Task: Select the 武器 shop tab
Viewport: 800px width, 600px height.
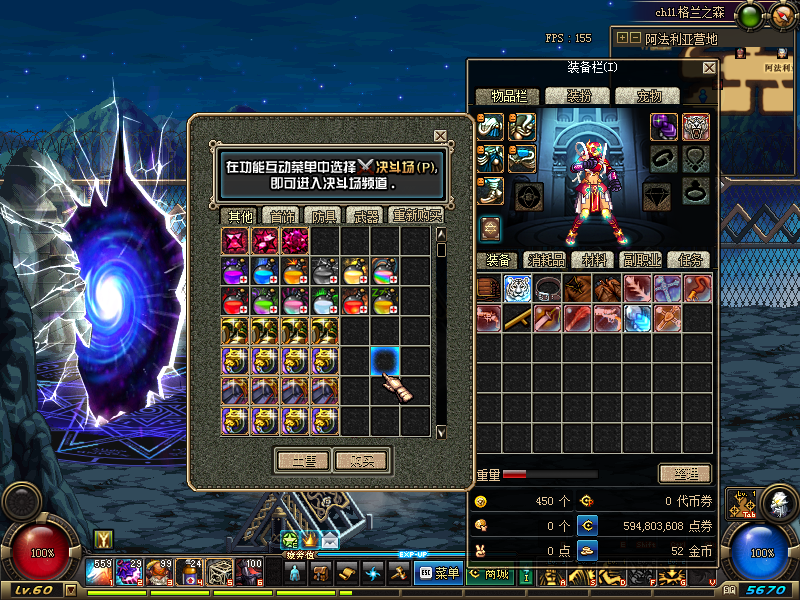Action: 364,216
